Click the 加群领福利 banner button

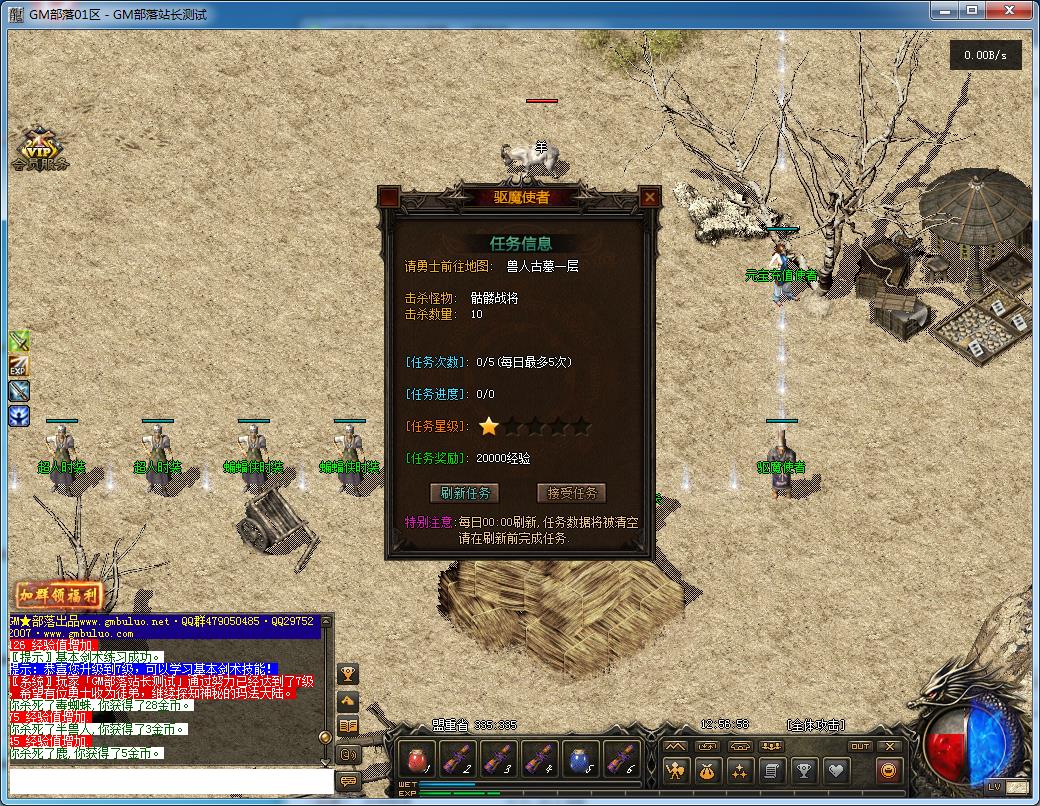click(x=60, y=595)
